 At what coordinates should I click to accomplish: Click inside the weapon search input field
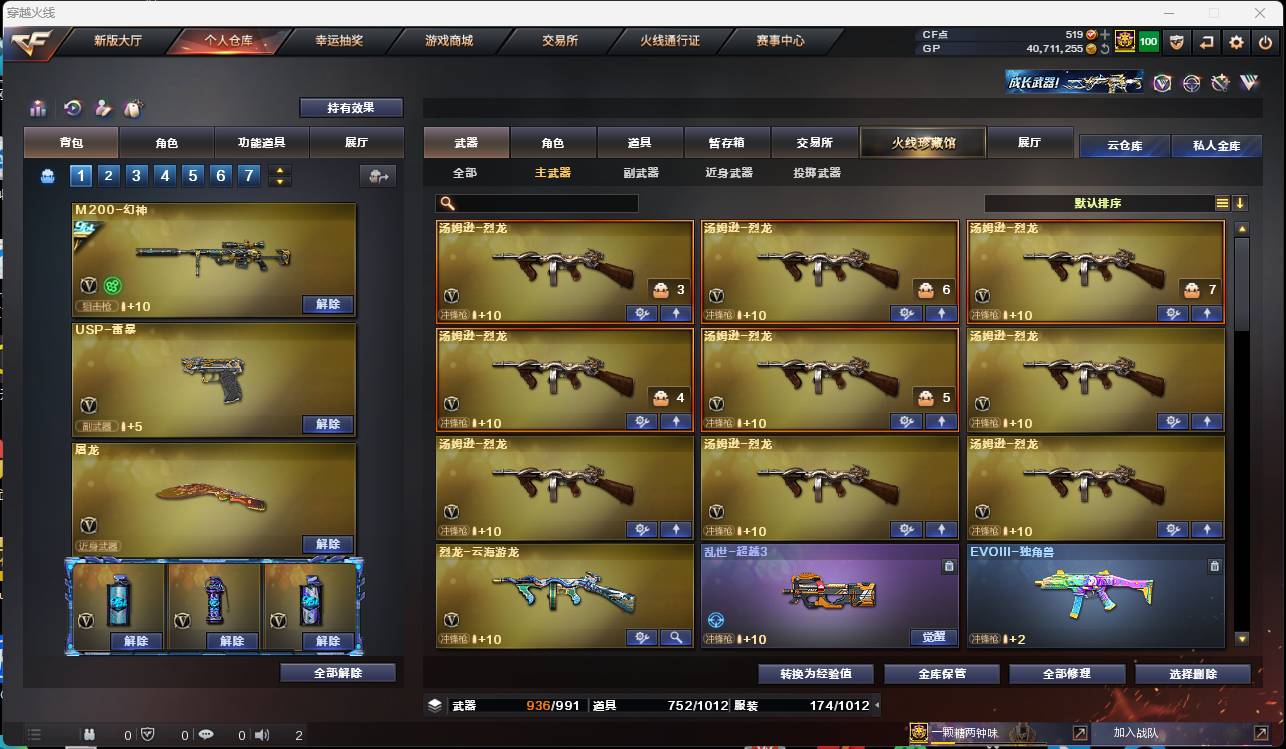[540, 203]
